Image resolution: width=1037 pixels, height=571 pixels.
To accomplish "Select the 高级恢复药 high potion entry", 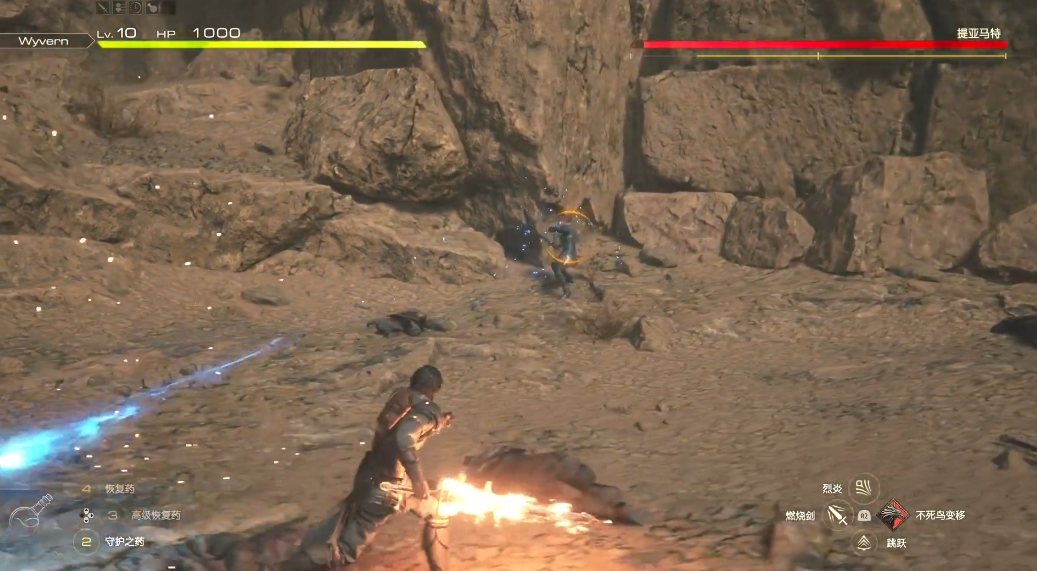I will coord(155,515).
